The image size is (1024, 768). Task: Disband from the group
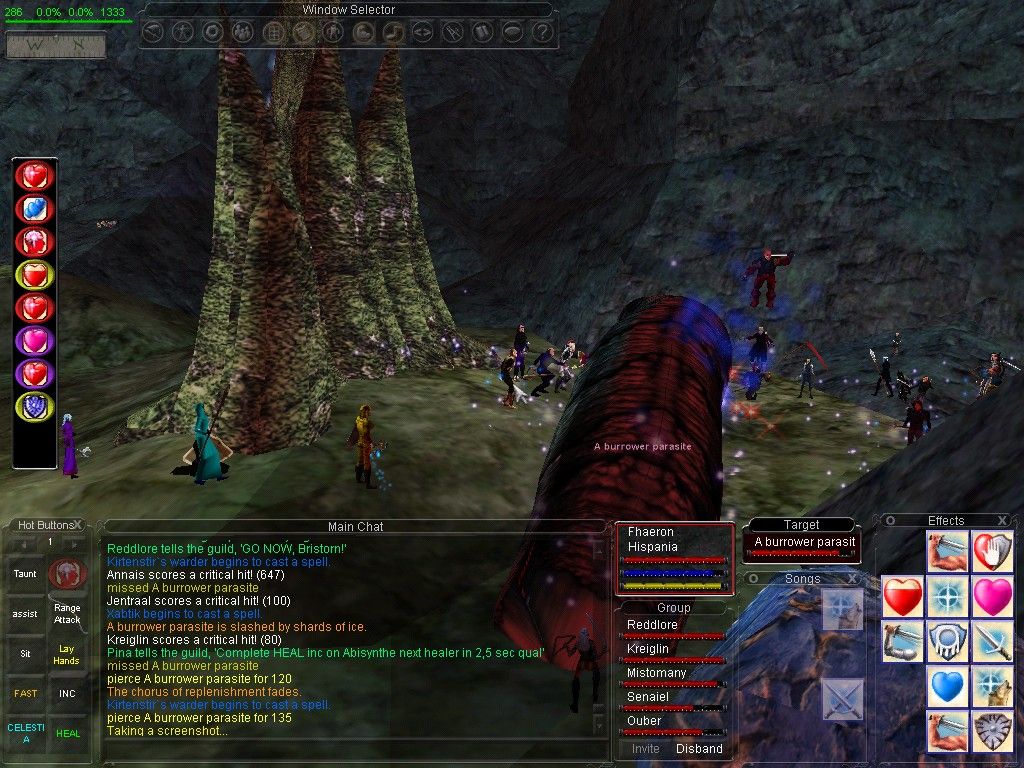(699, 748)
